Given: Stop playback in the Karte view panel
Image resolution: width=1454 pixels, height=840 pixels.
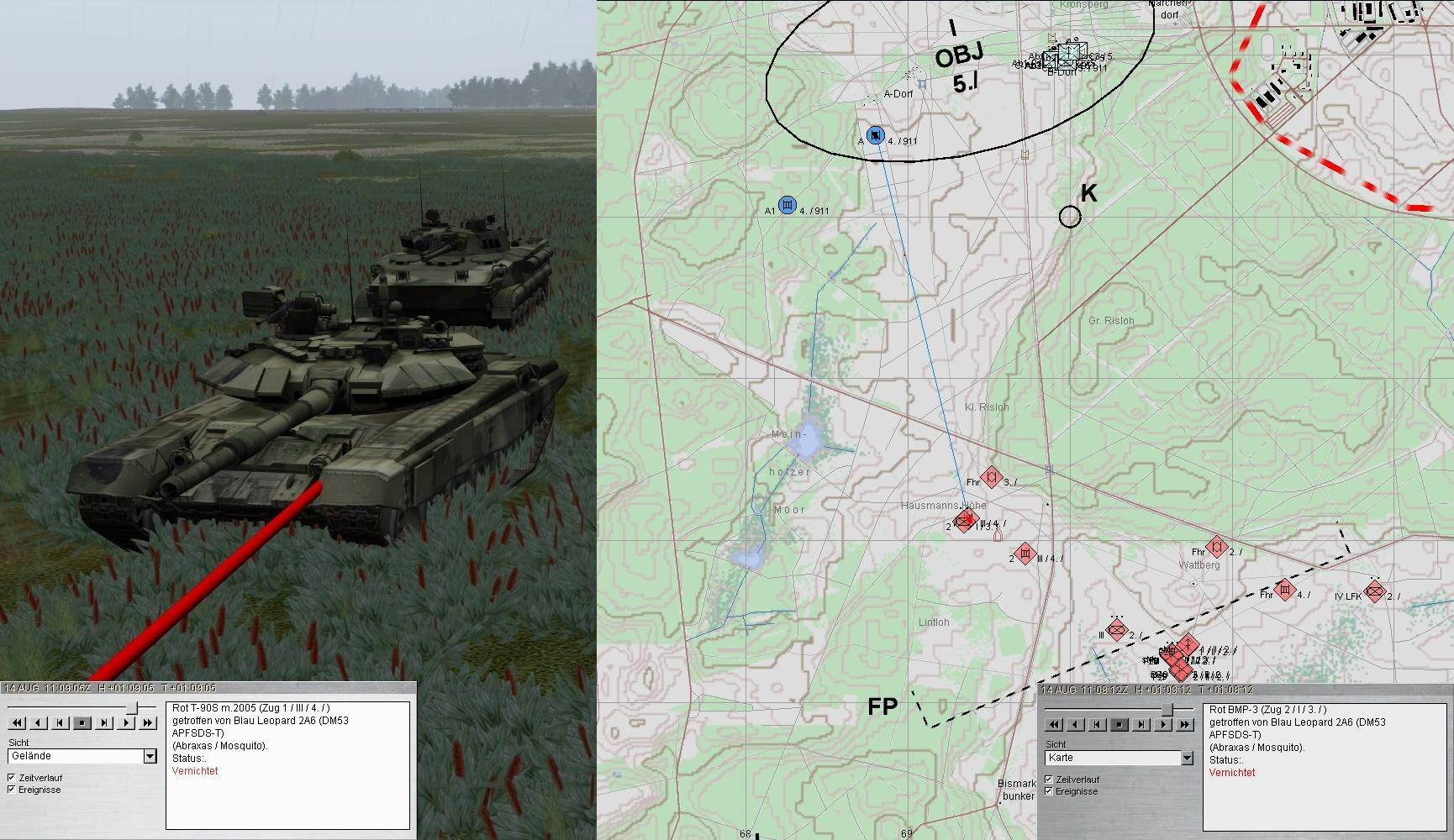Looking at the screenshot, I should point(1119,724).
